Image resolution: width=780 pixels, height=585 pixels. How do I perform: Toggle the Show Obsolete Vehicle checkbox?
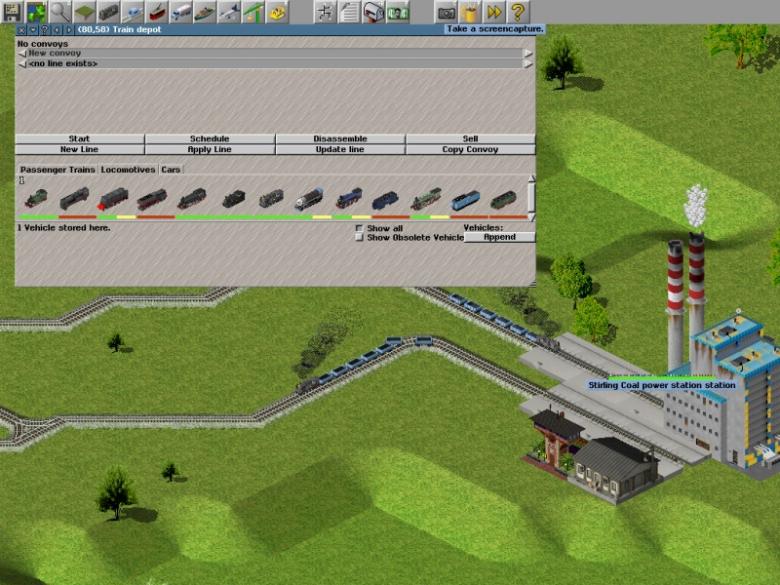coord(360,237)
